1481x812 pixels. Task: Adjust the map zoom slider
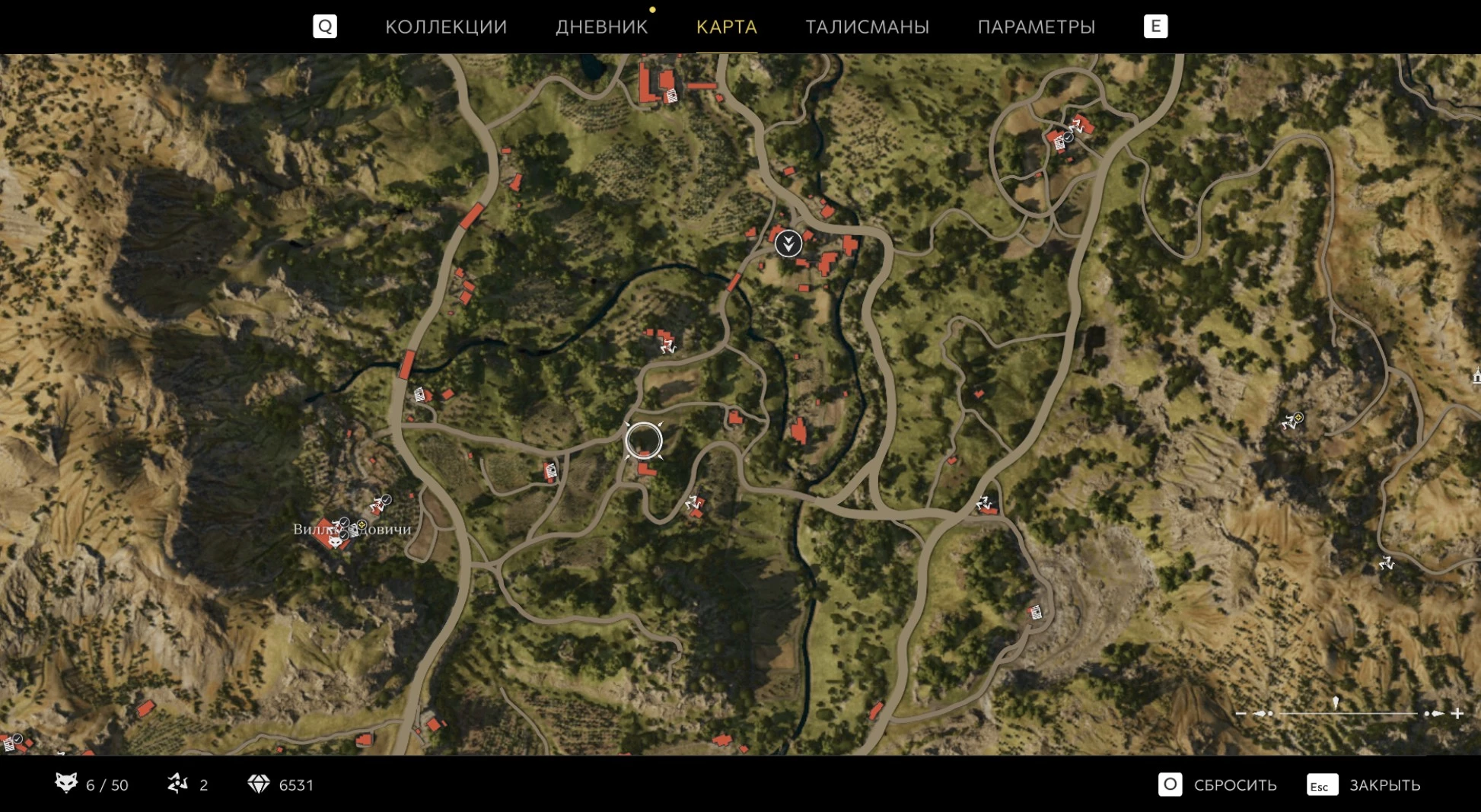coord(1336,712)
